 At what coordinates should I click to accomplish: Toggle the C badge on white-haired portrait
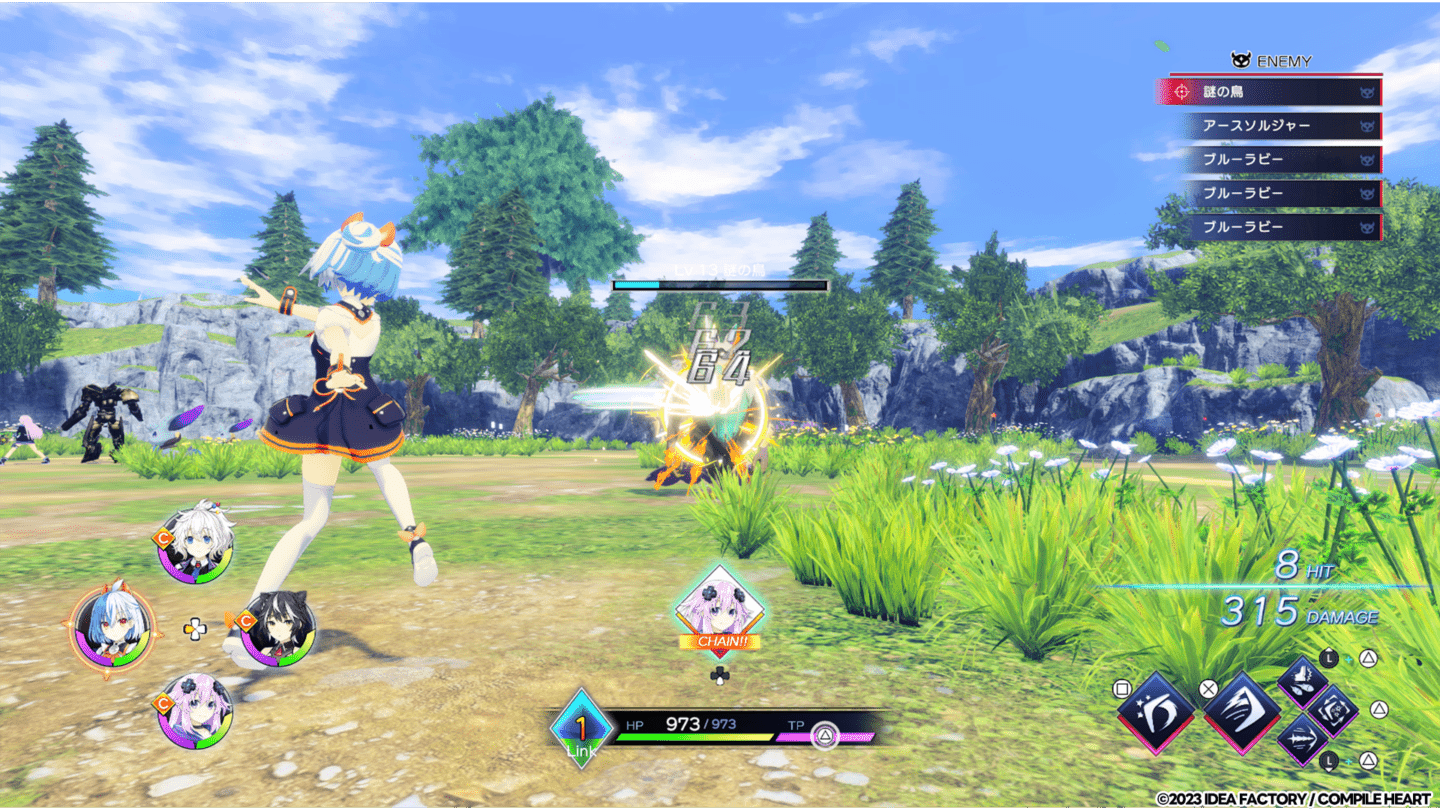click(x=162, y=538)
